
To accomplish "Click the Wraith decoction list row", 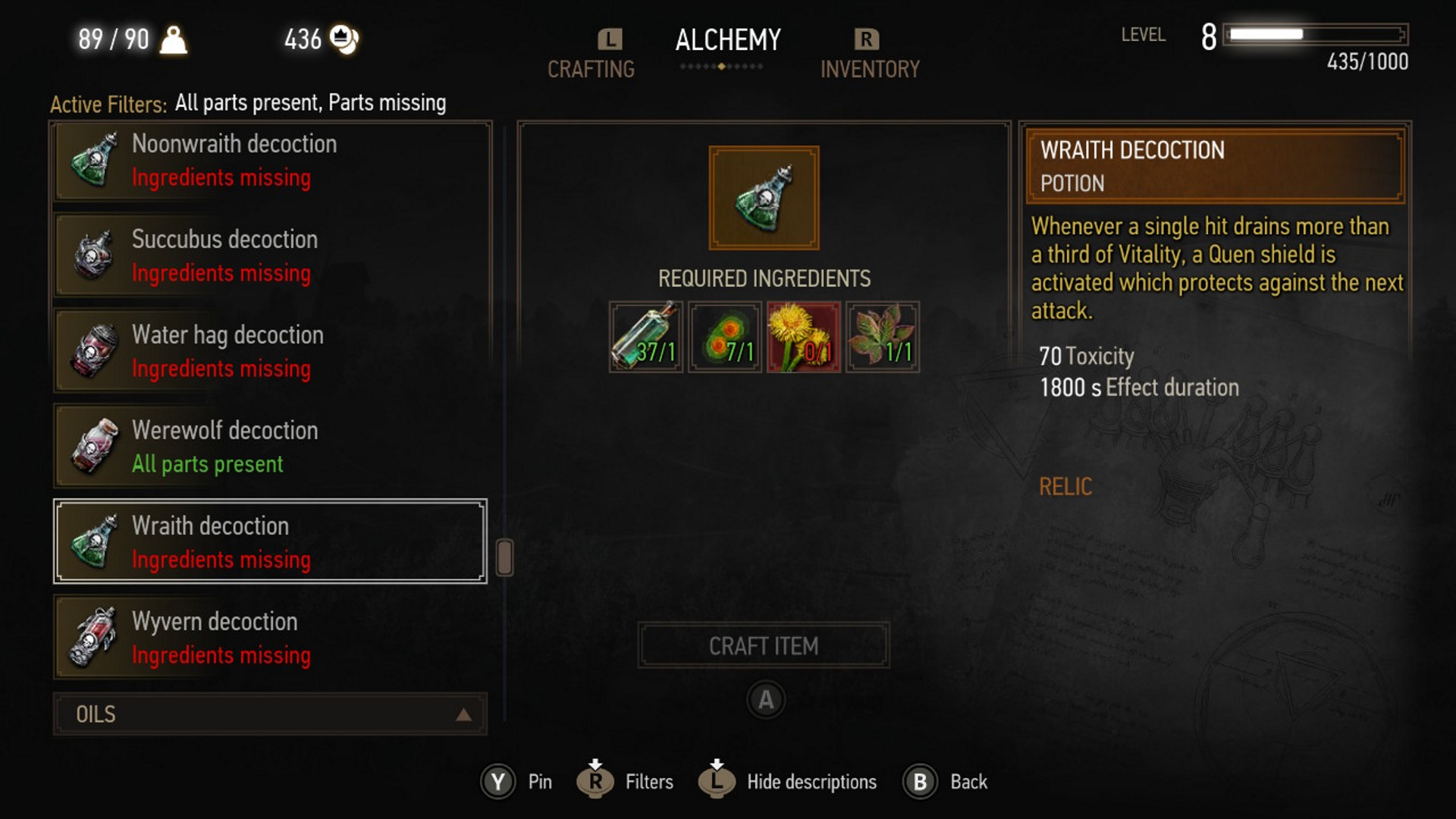I will 269,541.
